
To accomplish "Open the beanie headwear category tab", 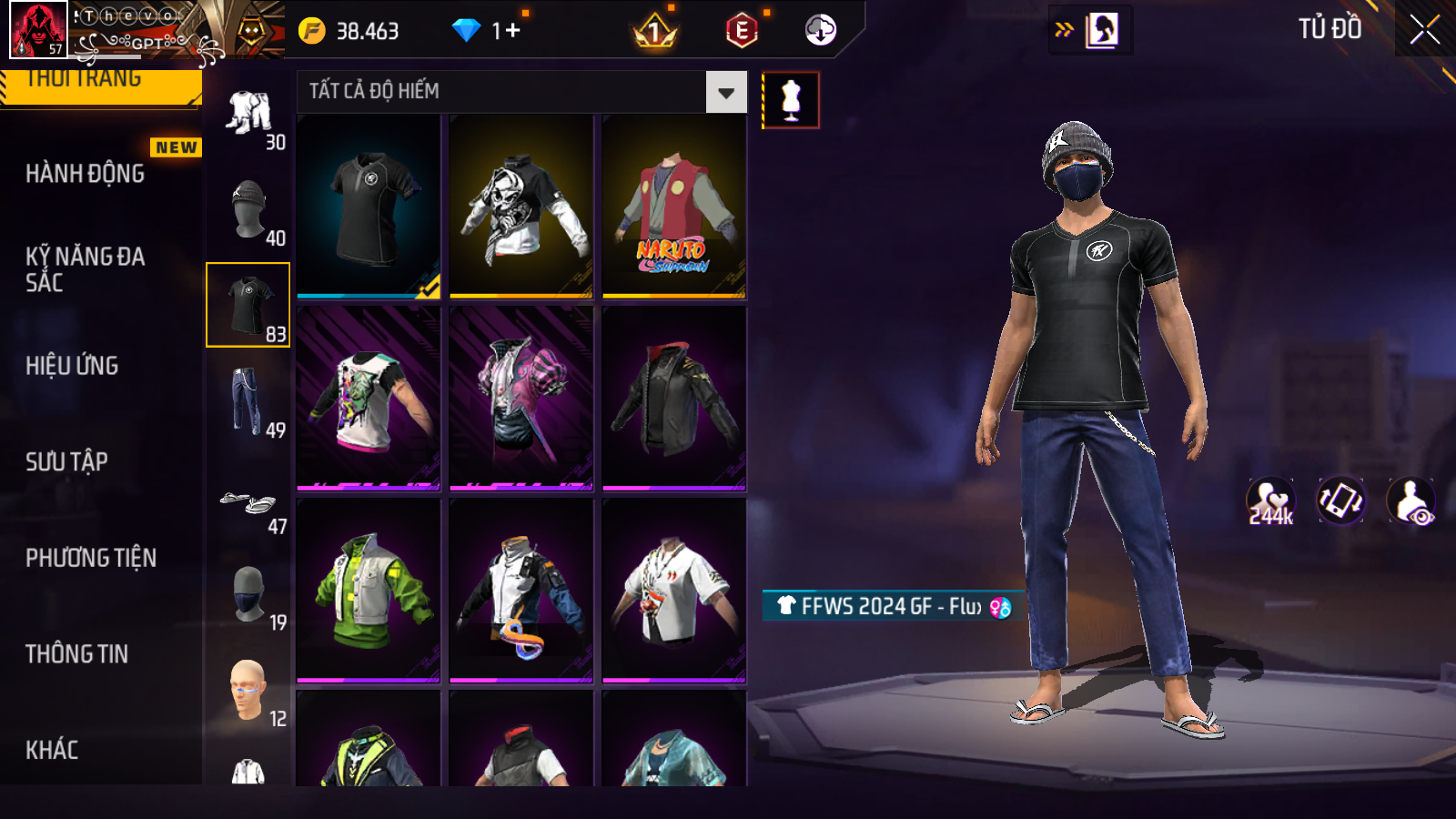I will pos(248,209).
